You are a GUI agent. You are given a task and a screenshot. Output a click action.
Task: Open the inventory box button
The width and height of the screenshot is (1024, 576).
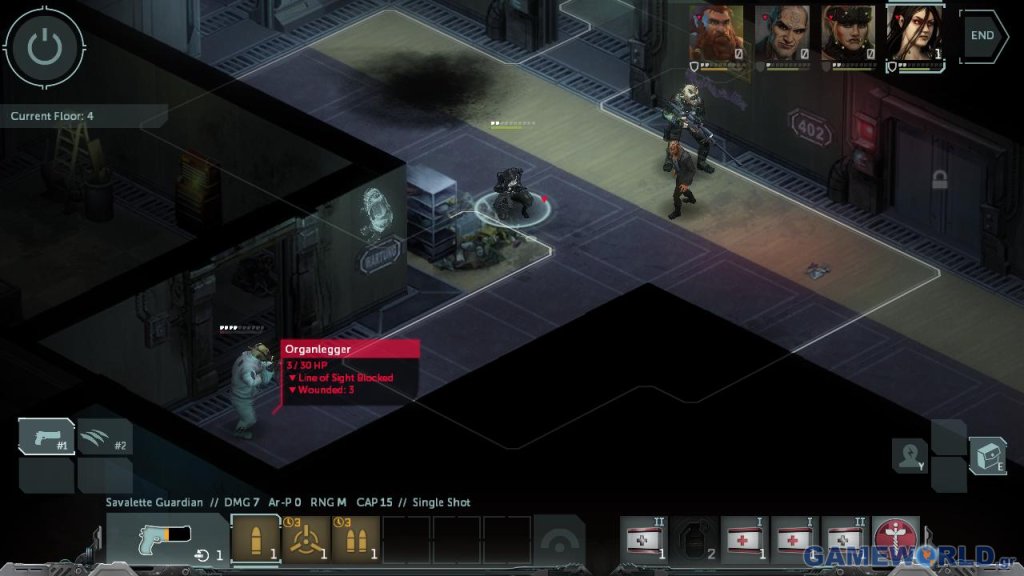tap(986, 456)
